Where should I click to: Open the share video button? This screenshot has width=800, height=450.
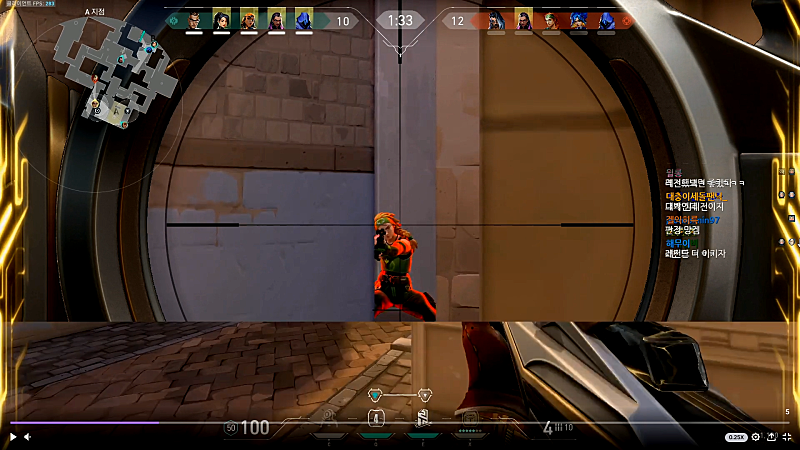click(771, 437)
